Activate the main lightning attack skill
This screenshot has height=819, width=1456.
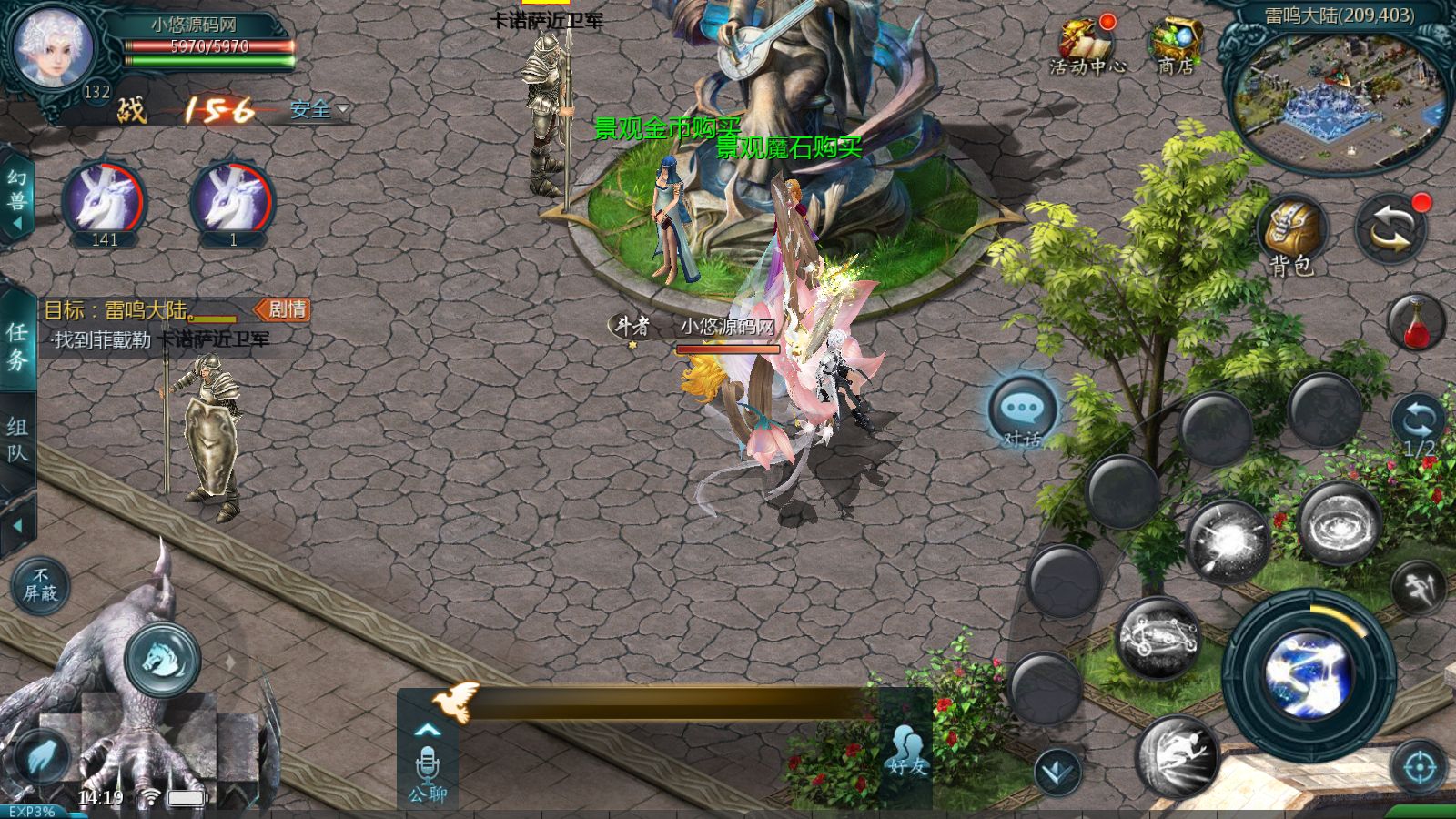1309,675
